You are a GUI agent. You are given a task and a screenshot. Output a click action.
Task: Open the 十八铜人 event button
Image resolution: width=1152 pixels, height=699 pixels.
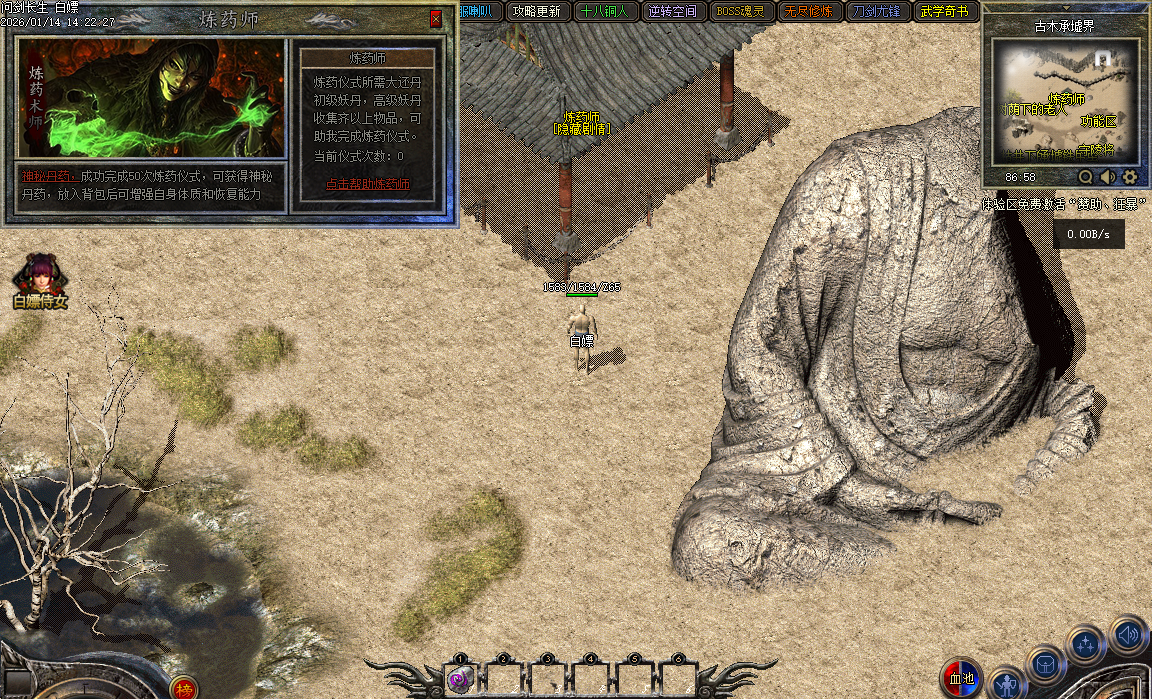pyautogui.click(x=604, y=12)
